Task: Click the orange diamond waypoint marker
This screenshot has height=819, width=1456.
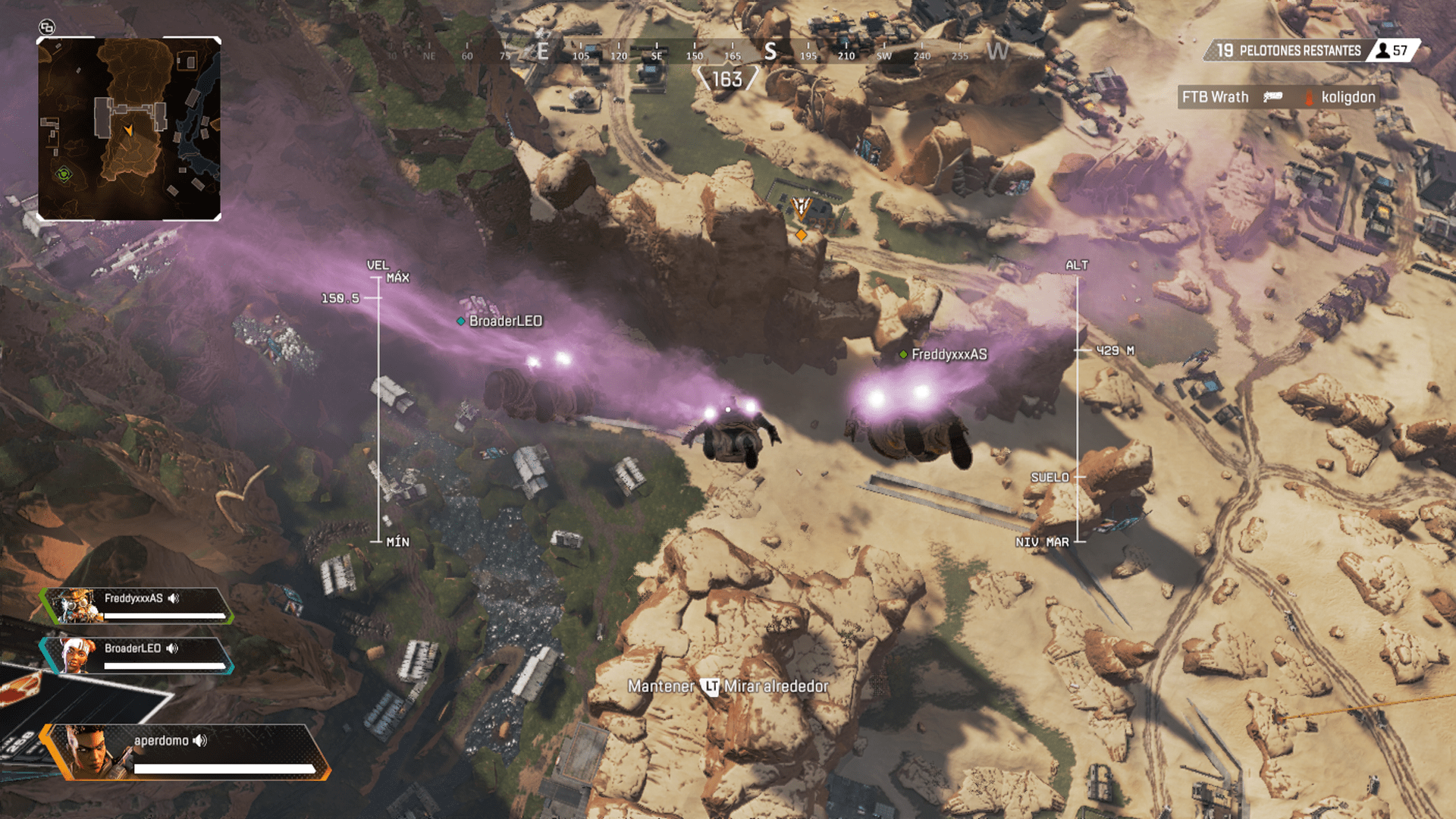Action: 801,236
